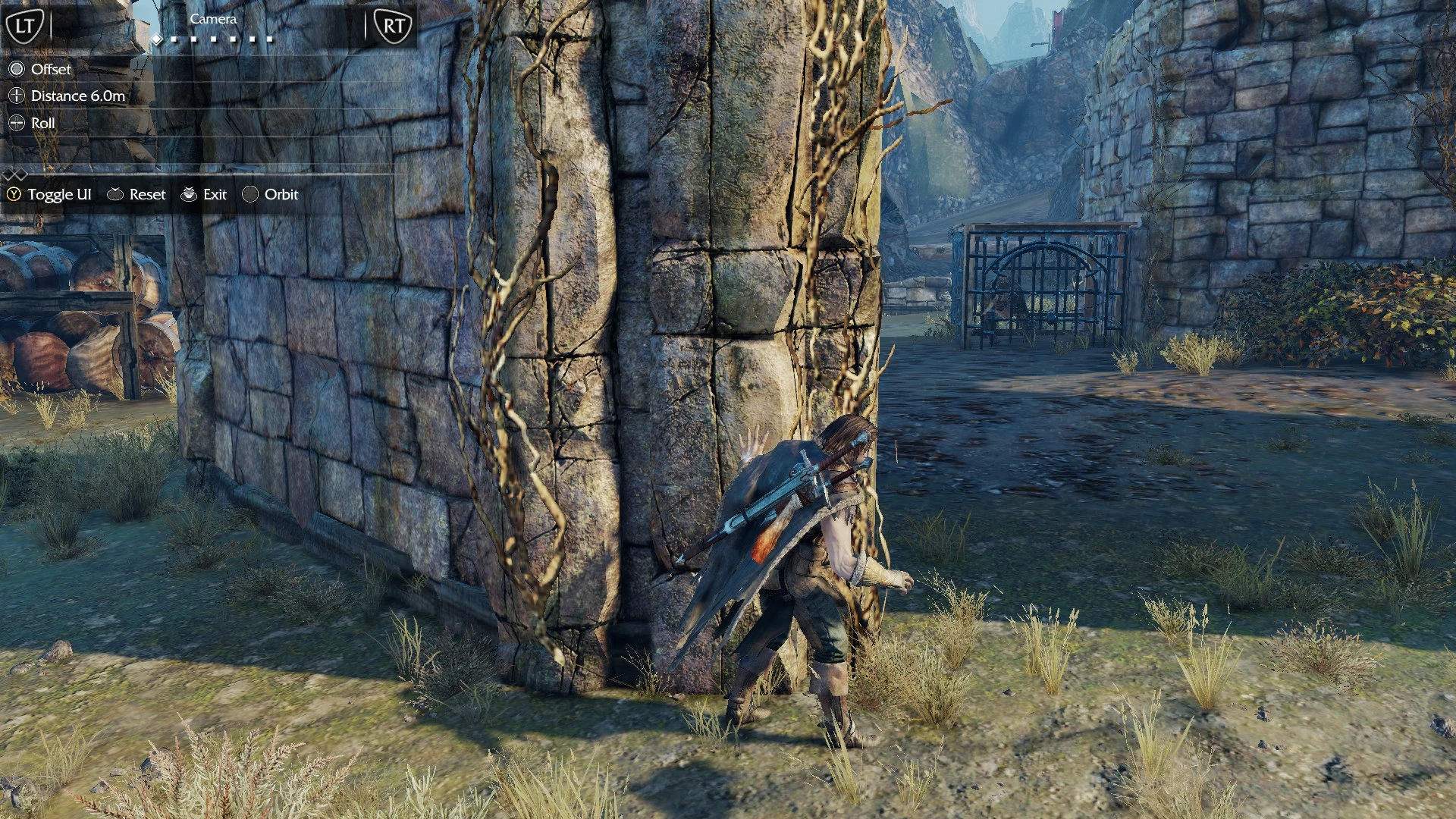Click the back-button icon beside Exit
The image size is (1456, 819).
coord(190,194)
